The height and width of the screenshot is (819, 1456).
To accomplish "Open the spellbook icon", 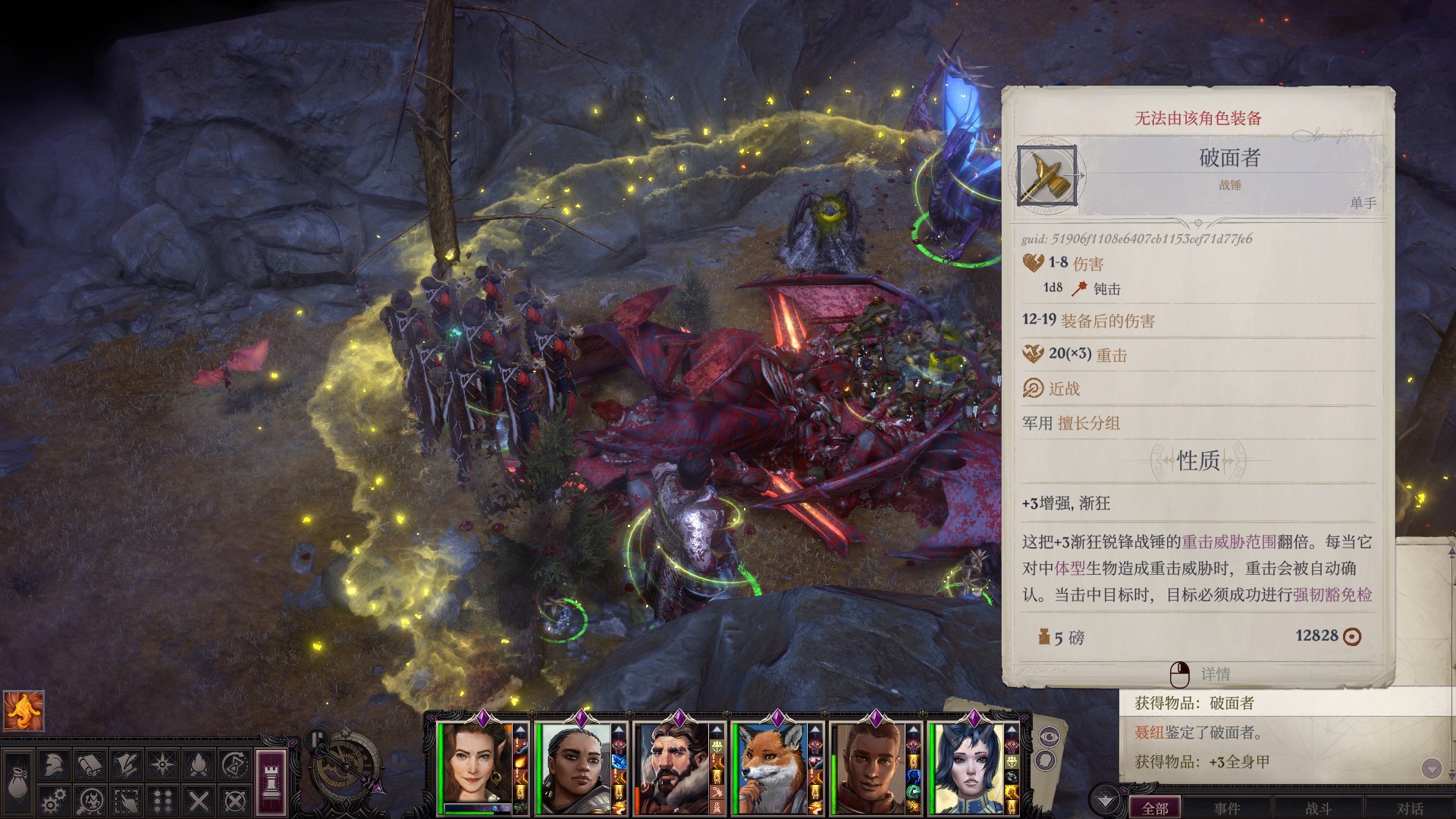I will click(x=89, y=766).
